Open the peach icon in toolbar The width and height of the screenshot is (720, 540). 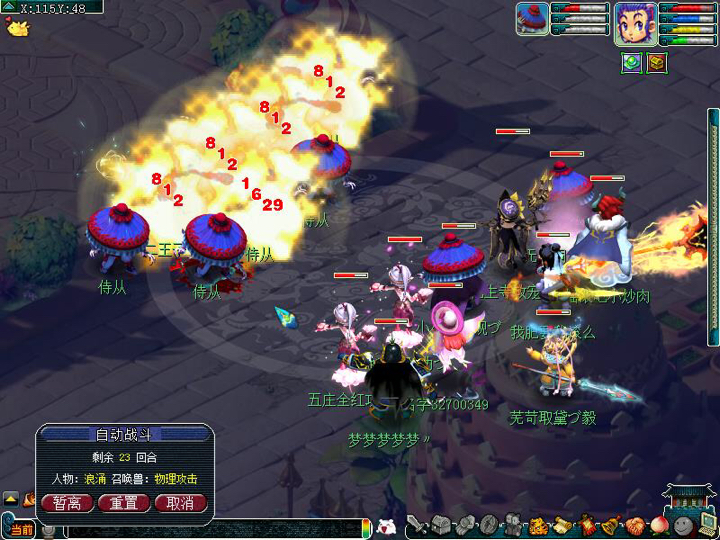[658, 525]
